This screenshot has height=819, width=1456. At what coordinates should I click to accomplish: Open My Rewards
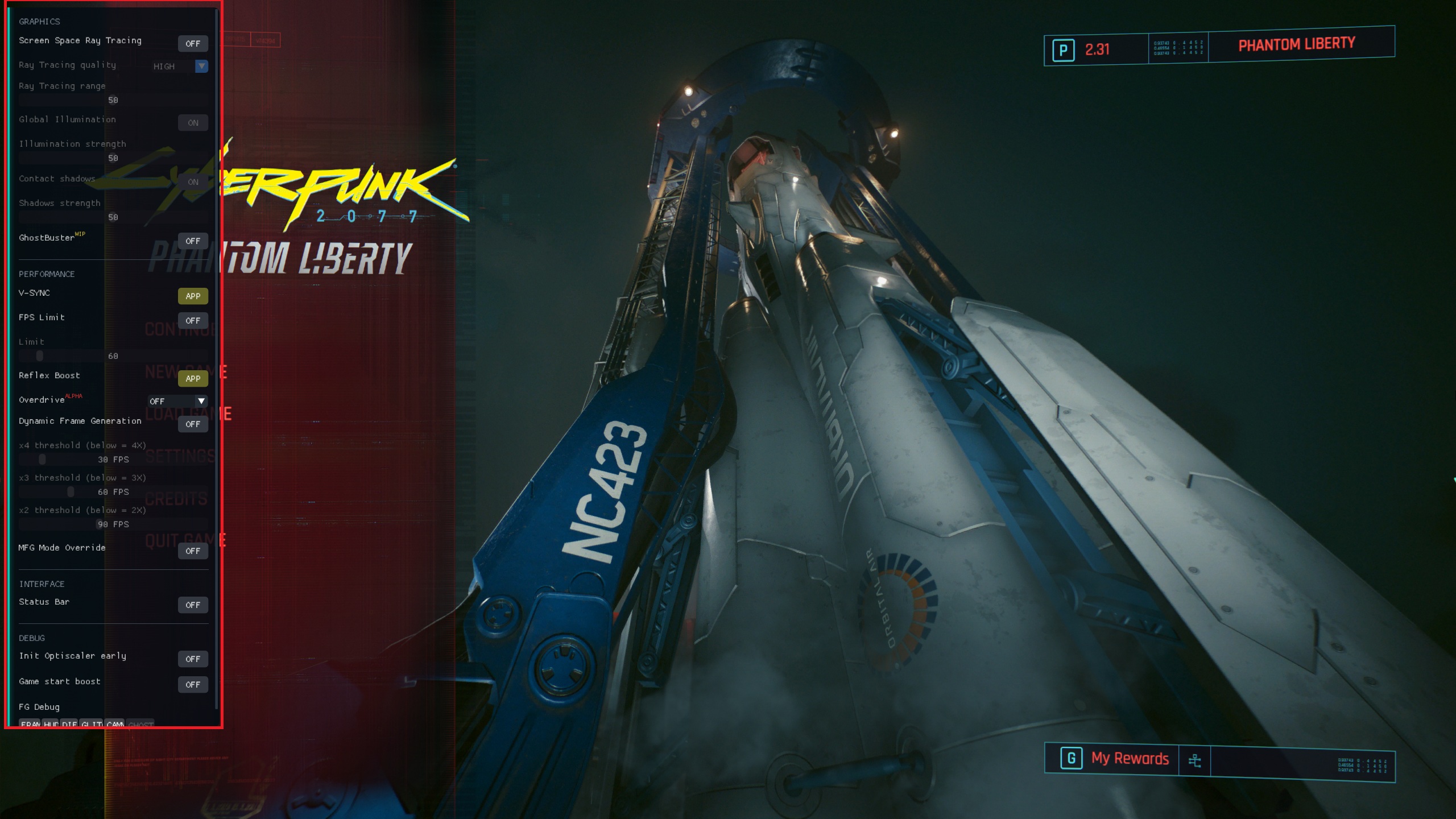1129,759
